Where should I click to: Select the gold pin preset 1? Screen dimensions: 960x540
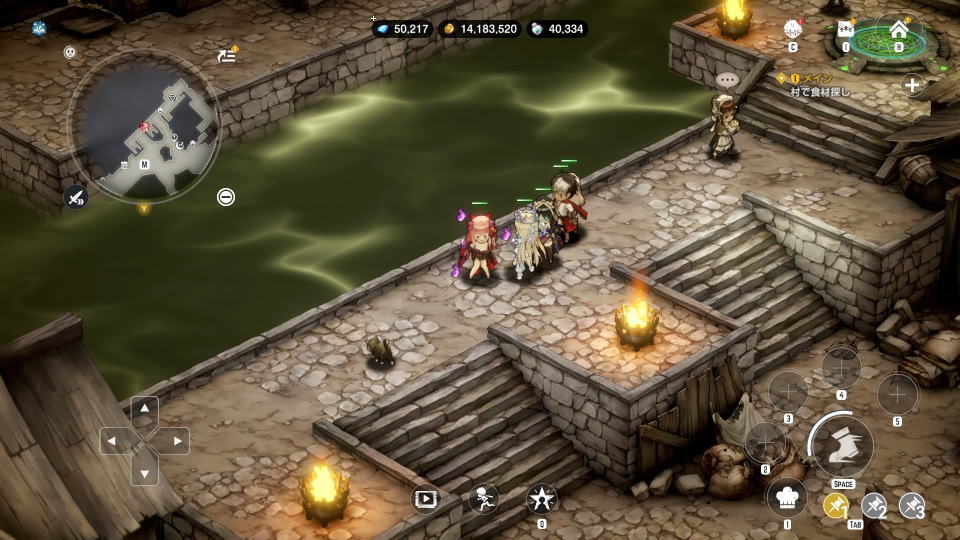836,507
